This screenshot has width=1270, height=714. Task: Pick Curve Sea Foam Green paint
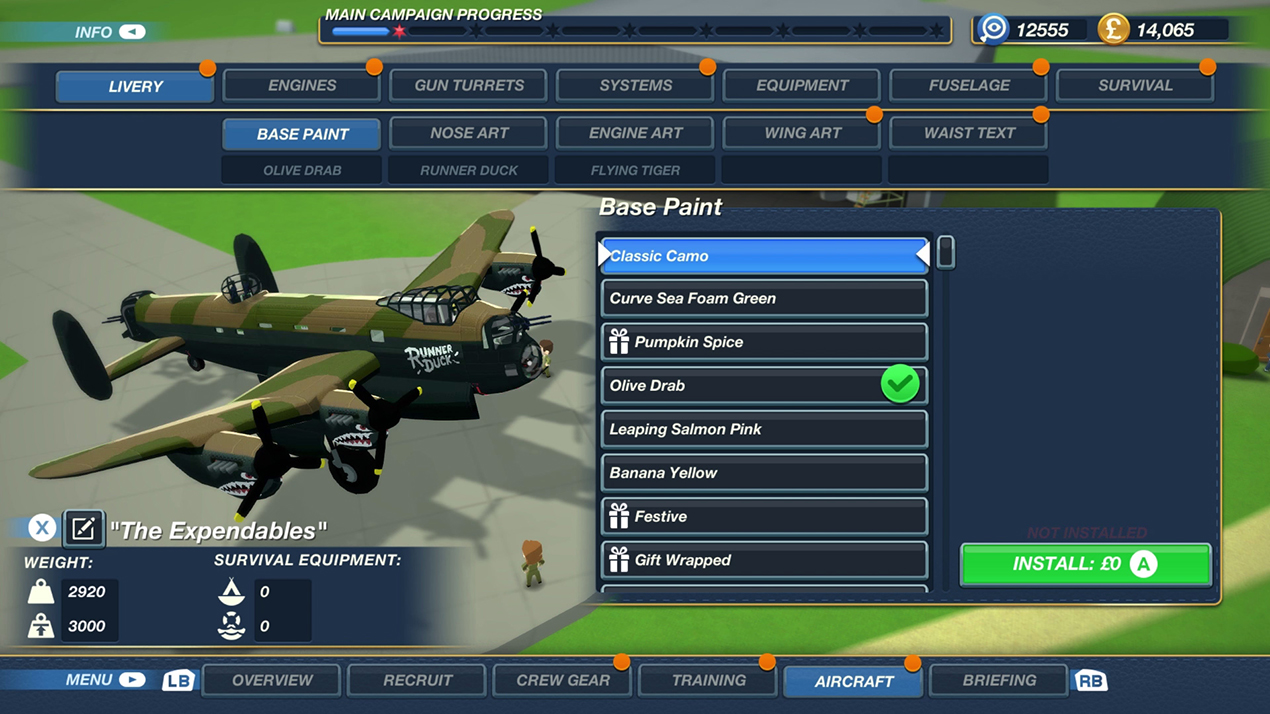[x=764, y=299]
